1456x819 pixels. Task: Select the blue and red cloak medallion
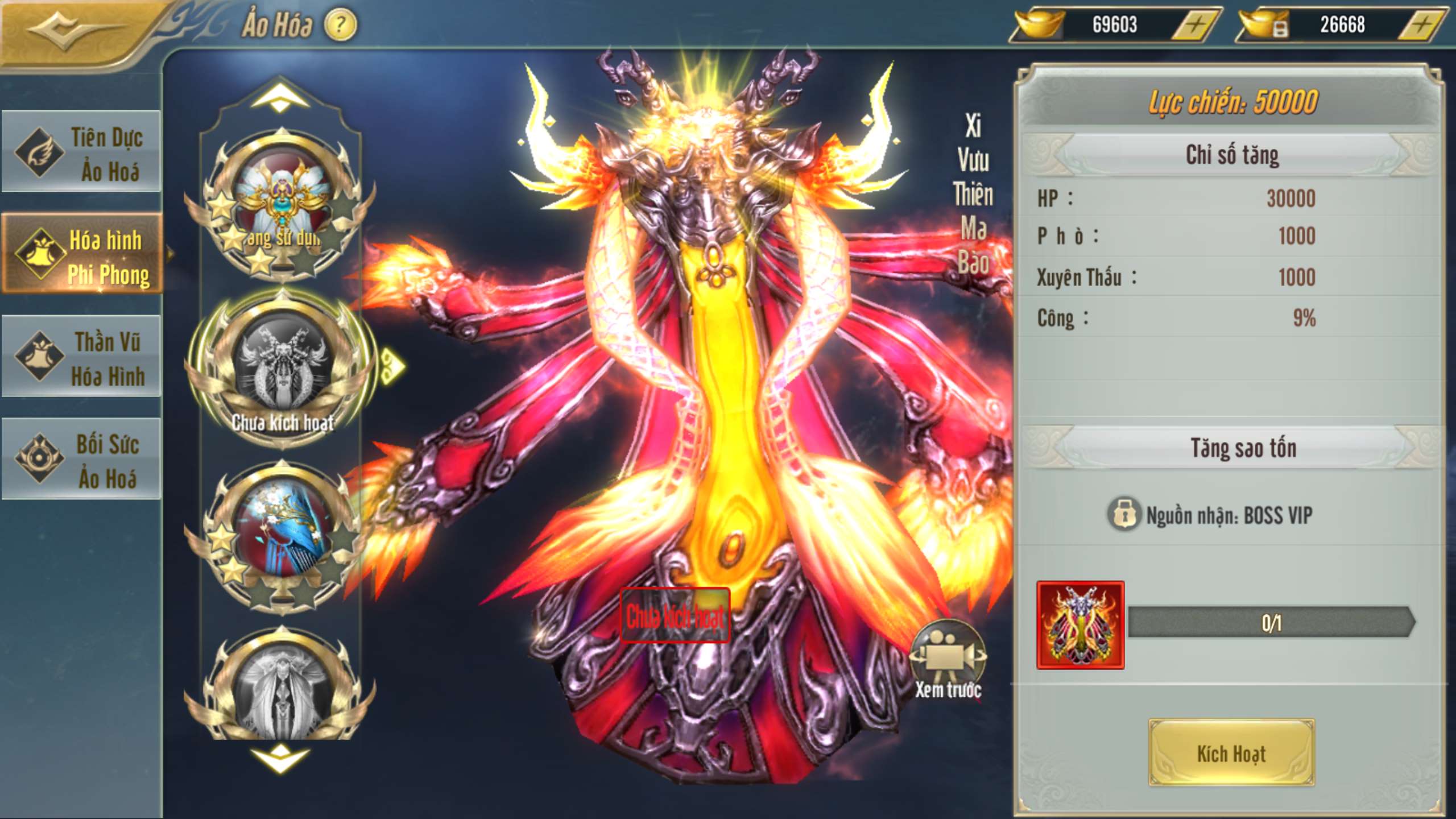(x=282, y=537)
